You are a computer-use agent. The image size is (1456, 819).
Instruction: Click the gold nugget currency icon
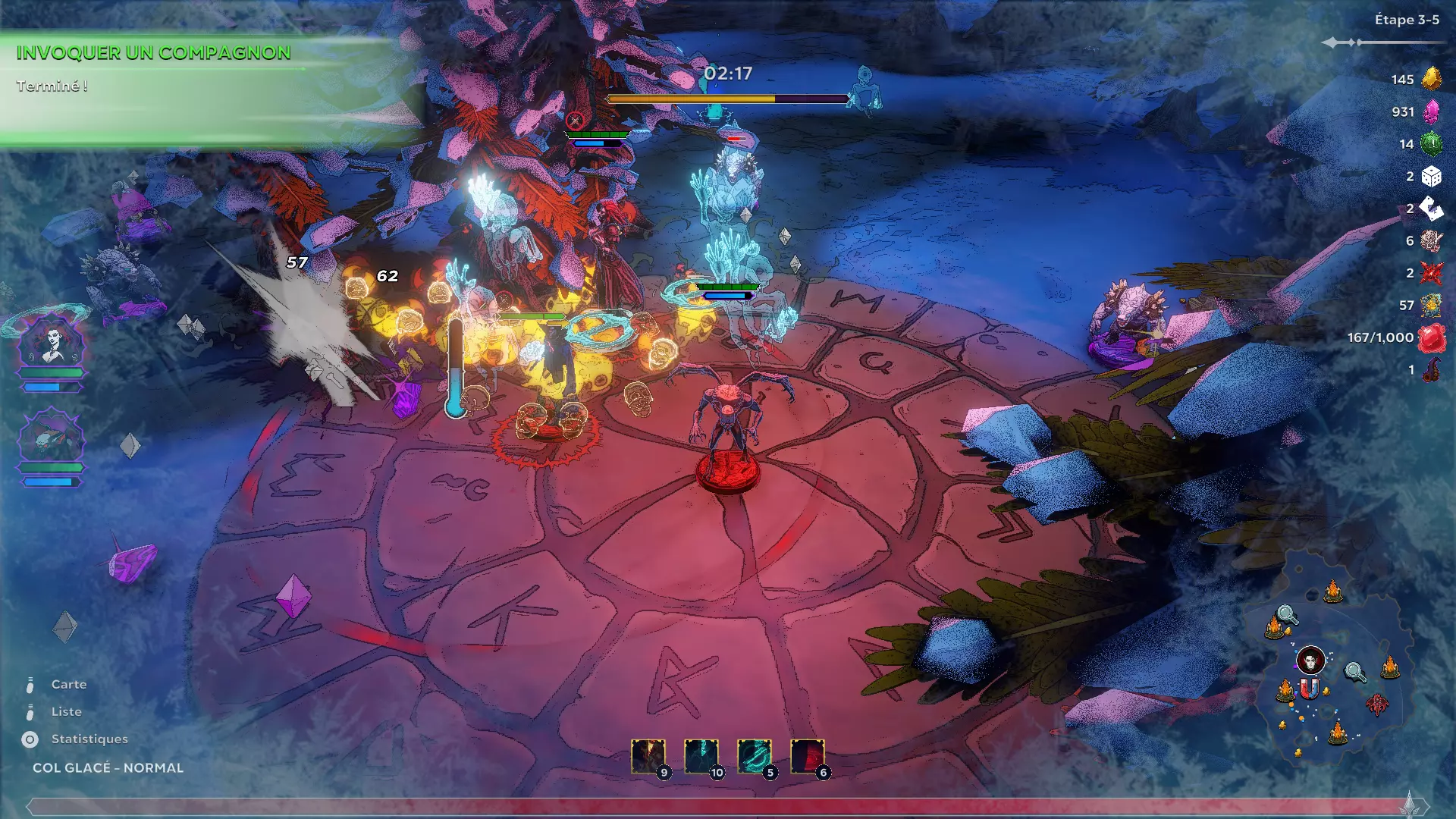(1431, 79)
